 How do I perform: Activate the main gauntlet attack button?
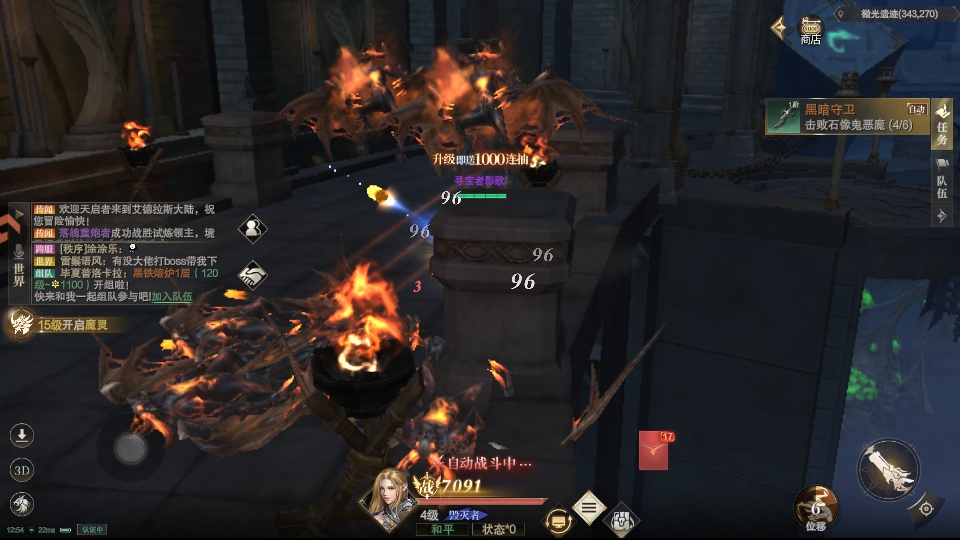click(888, 469)
